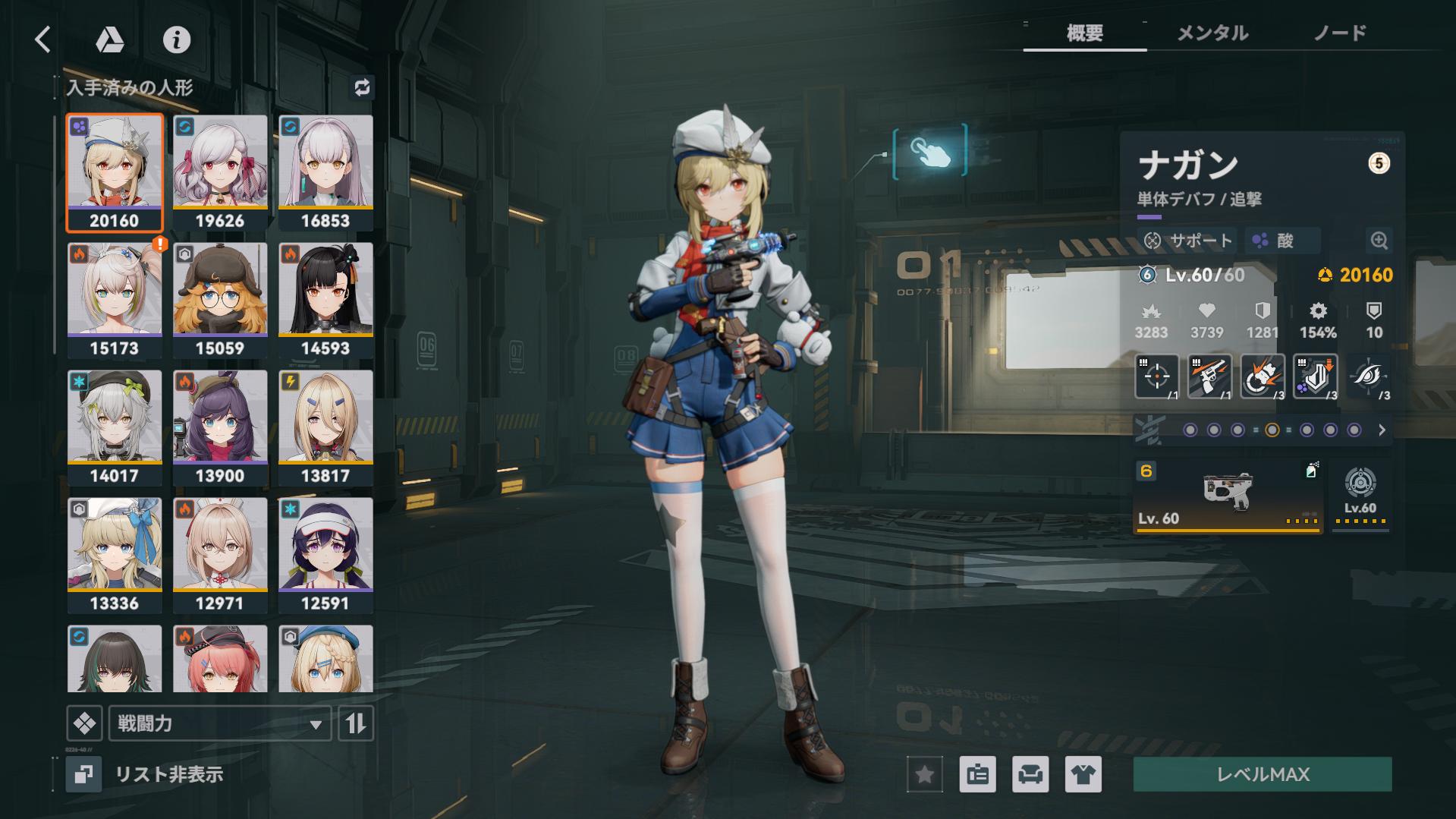Activate the glowing touch interaction icon
Viewport: 1456px width, 819px height.
coord(930,152)
